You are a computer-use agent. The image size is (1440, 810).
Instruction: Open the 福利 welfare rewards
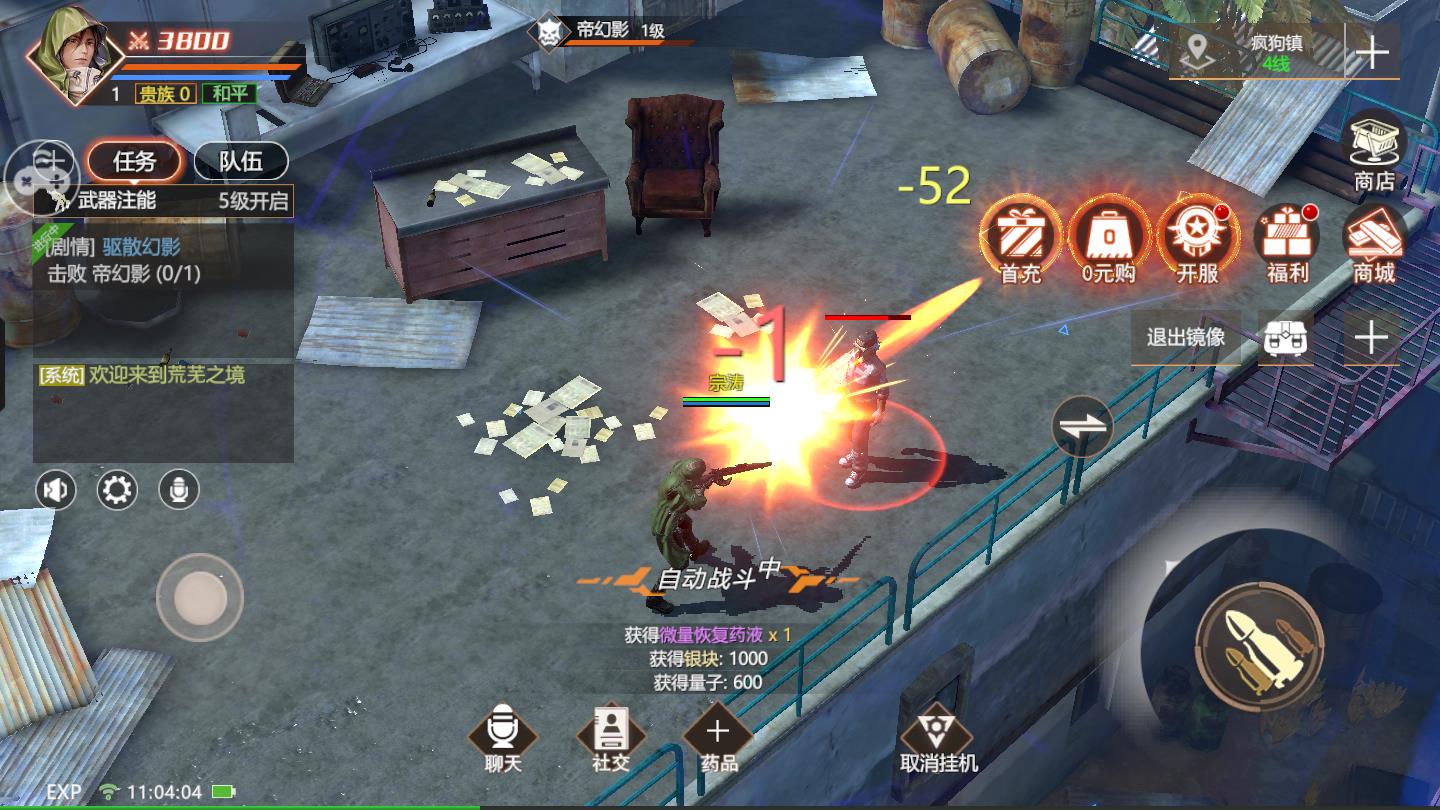1287,240
